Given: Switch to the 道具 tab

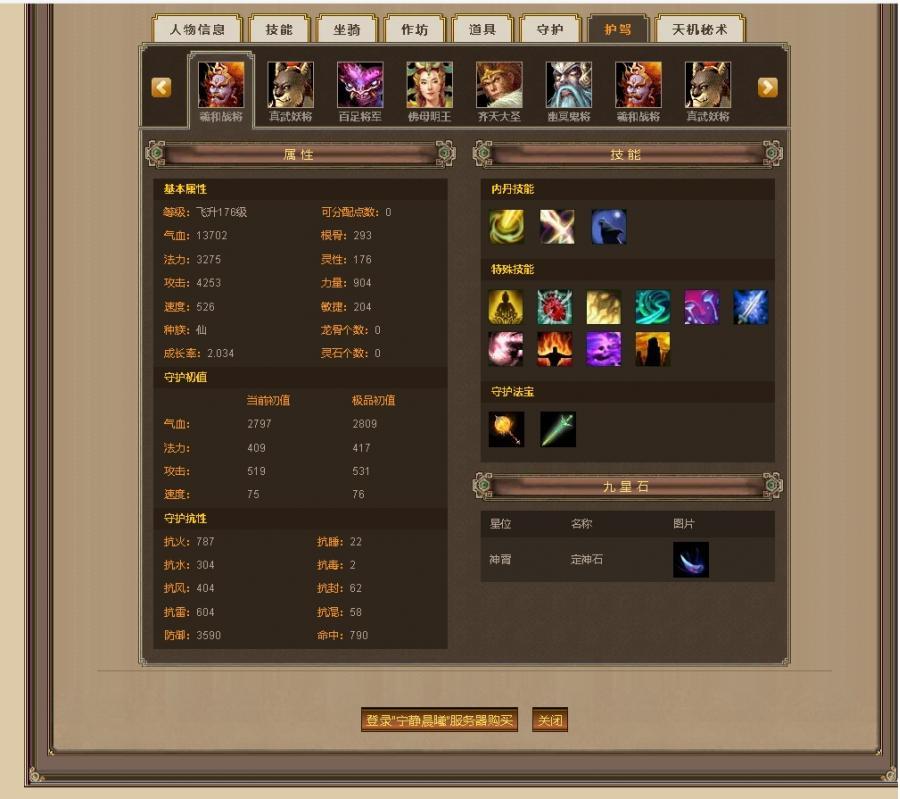Looking at the screenshot, I should click(482, 30).
